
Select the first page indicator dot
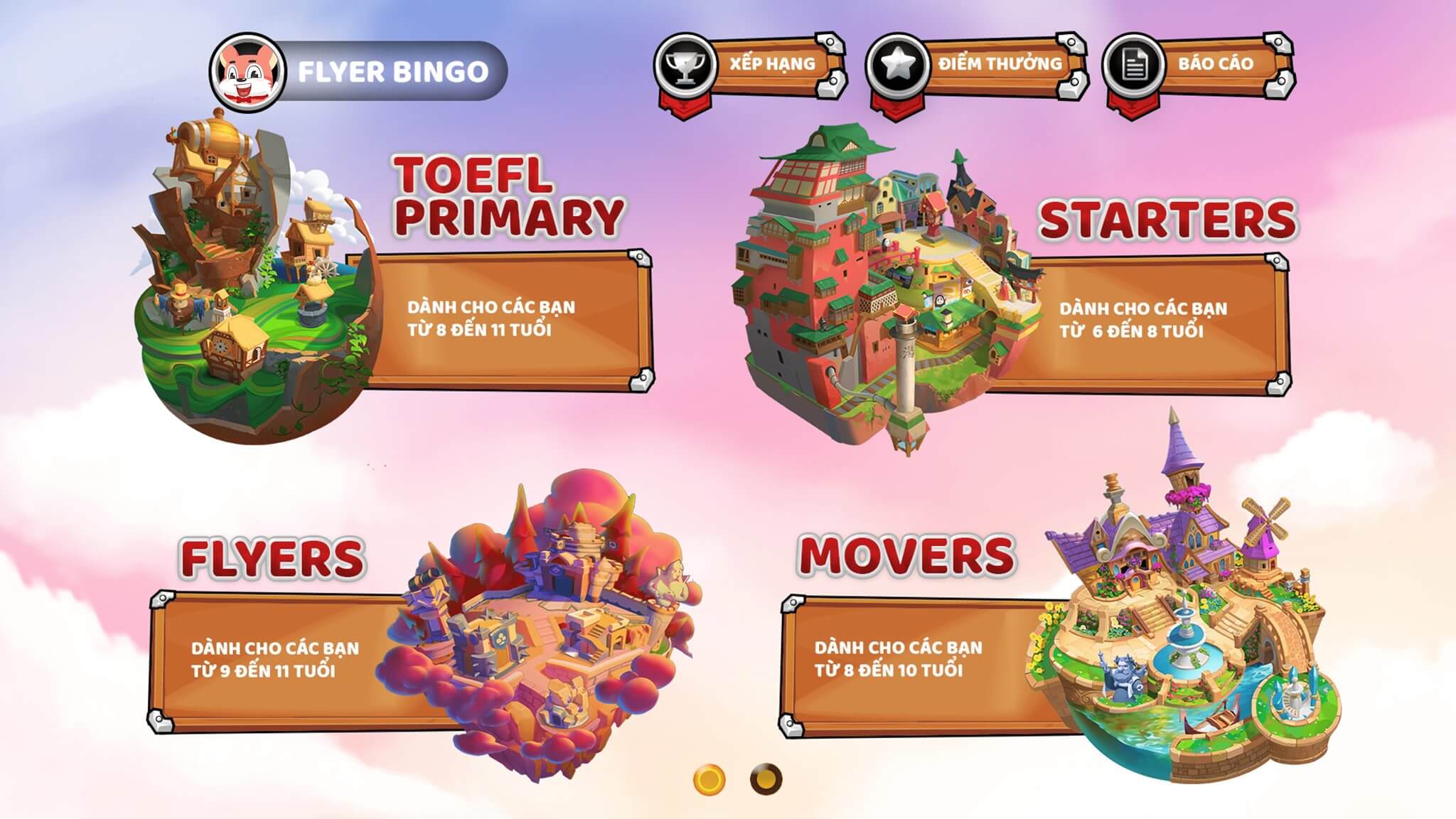click(x=709, y=779)
